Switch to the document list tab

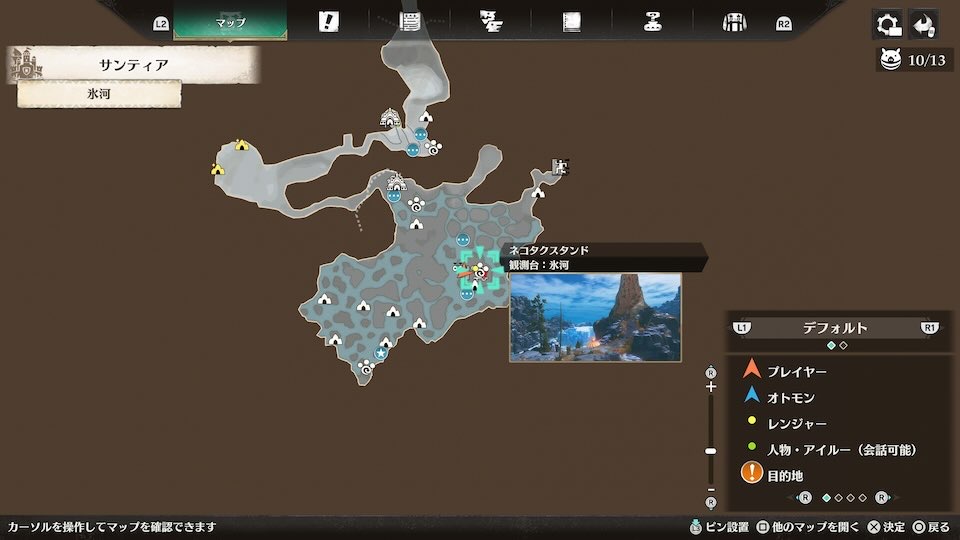[409, 22]
